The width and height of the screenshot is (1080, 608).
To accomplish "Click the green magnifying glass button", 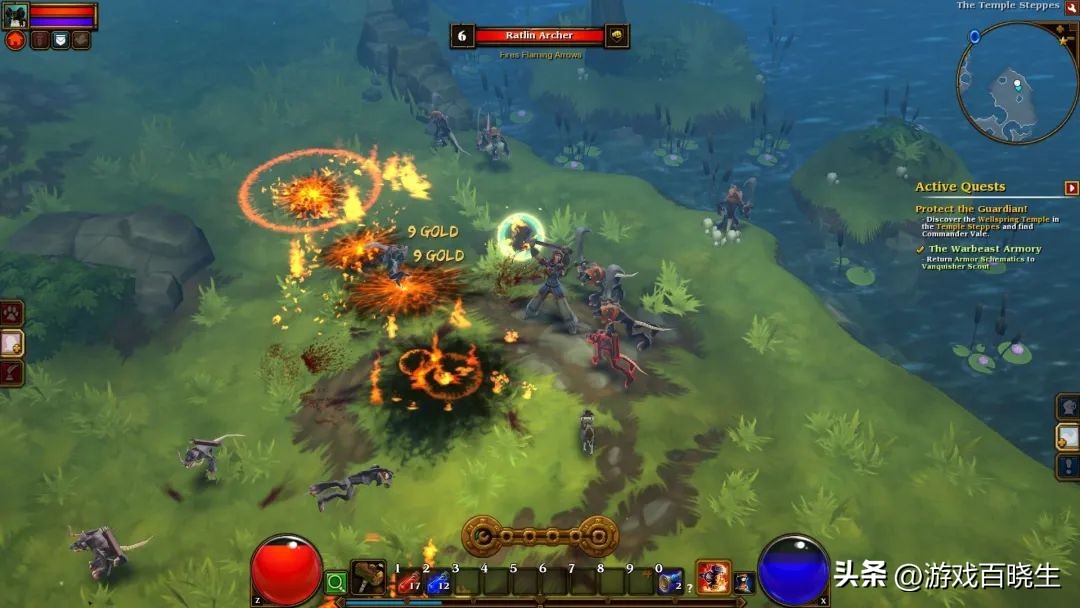I will click(x=336, y=581).
